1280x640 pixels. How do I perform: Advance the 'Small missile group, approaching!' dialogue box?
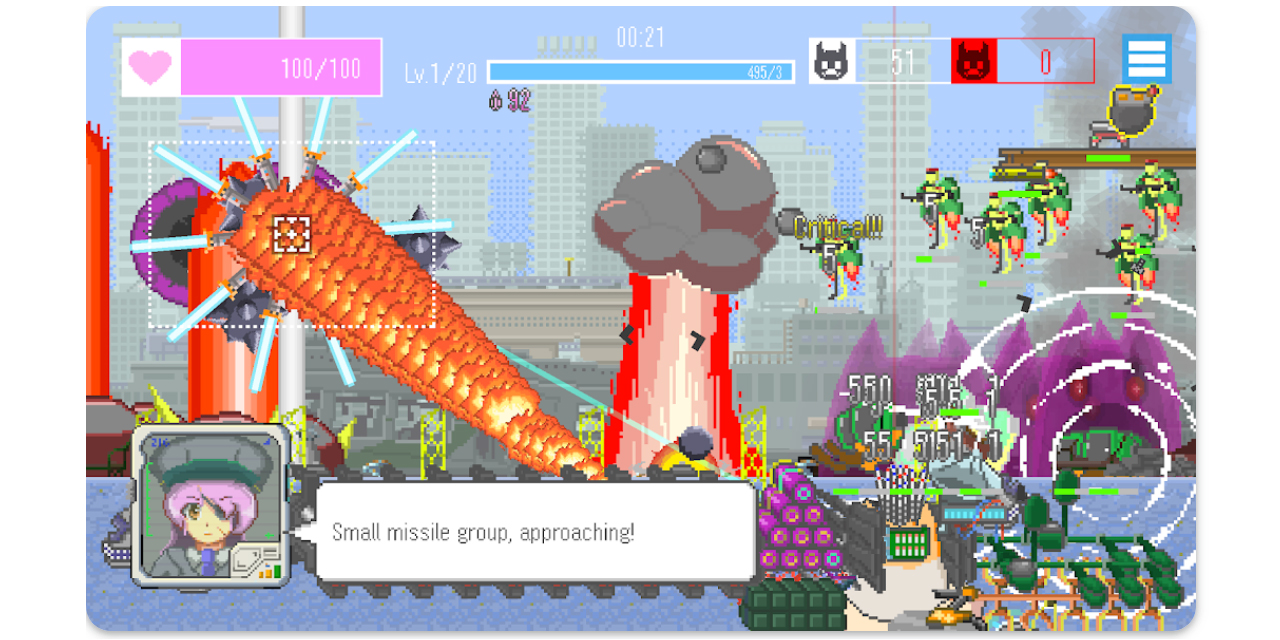click(534, 532)
